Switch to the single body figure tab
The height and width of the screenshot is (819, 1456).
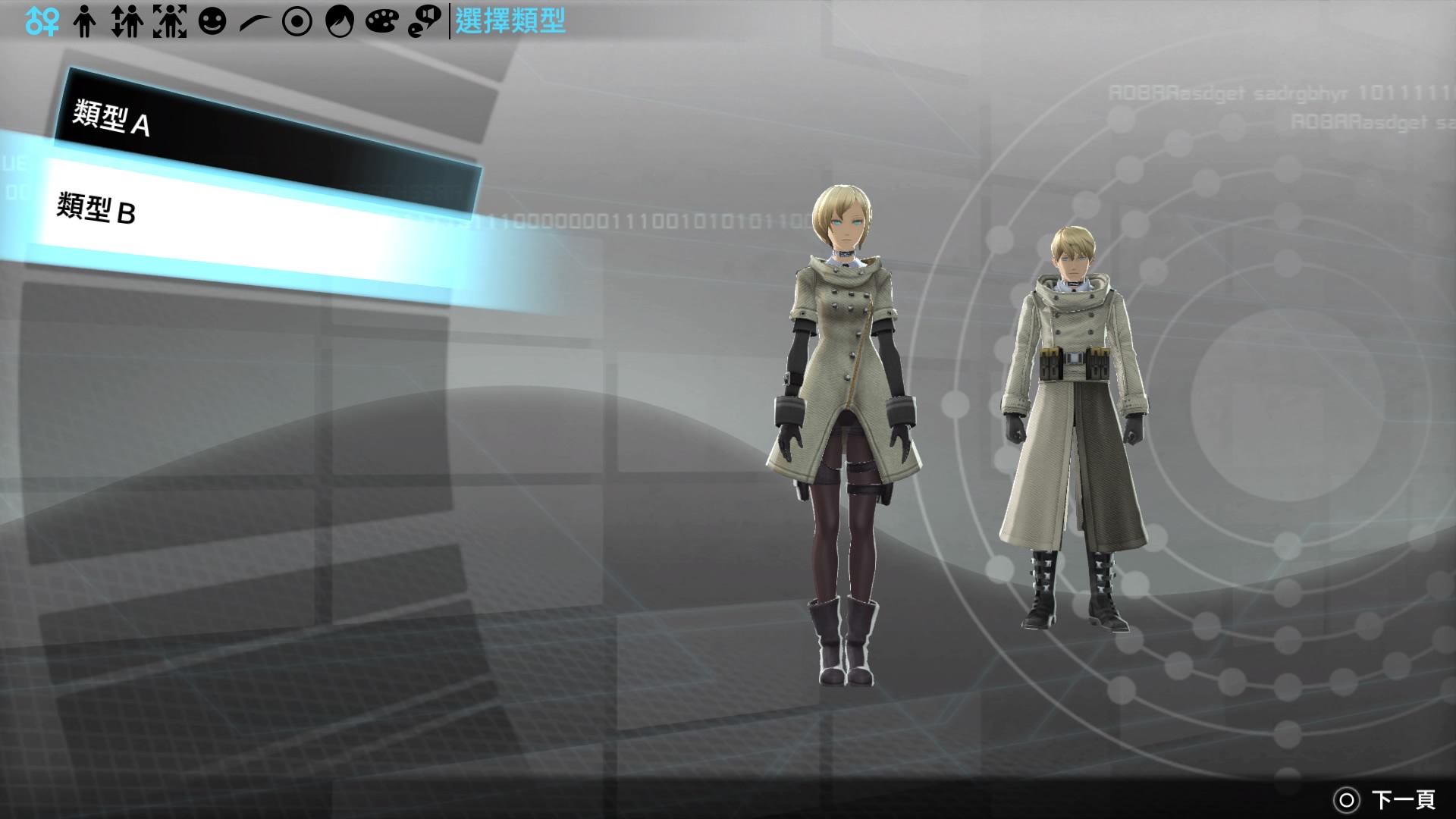[x=85, y=21]
